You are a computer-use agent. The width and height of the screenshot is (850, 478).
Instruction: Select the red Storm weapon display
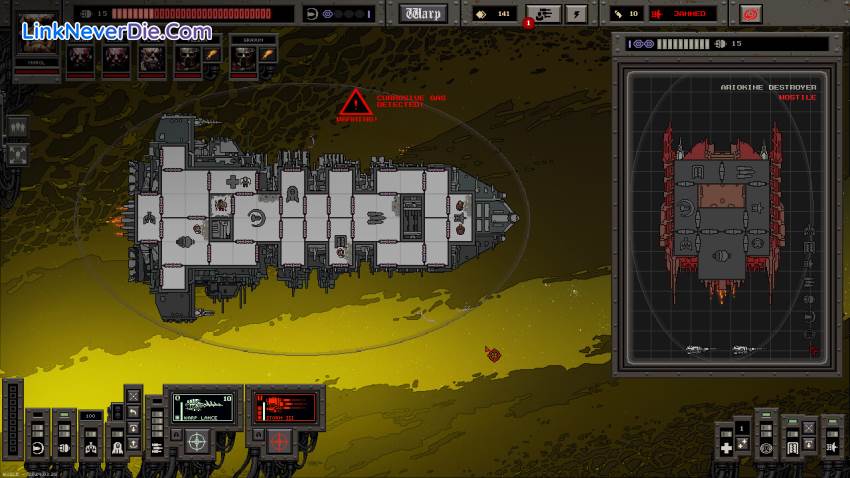pyautogui.click(x=284, y=406)
